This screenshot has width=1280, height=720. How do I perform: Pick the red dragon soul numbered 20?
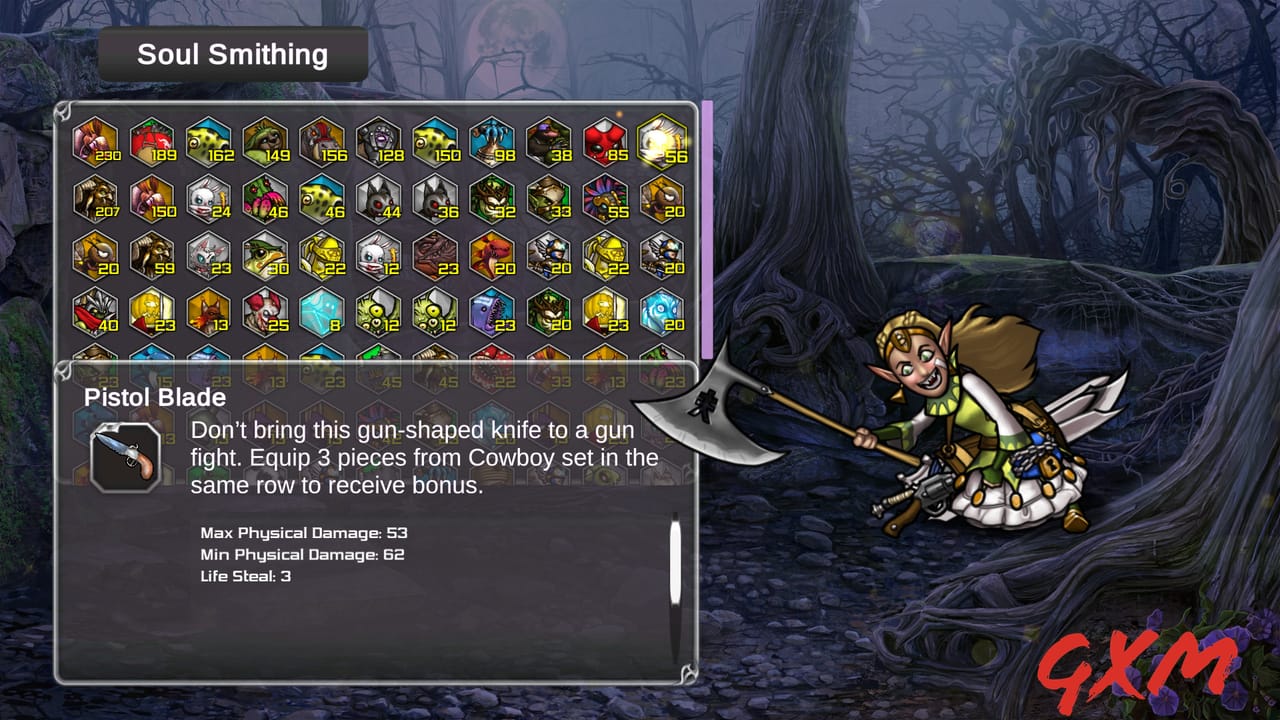tap(492, 255)
